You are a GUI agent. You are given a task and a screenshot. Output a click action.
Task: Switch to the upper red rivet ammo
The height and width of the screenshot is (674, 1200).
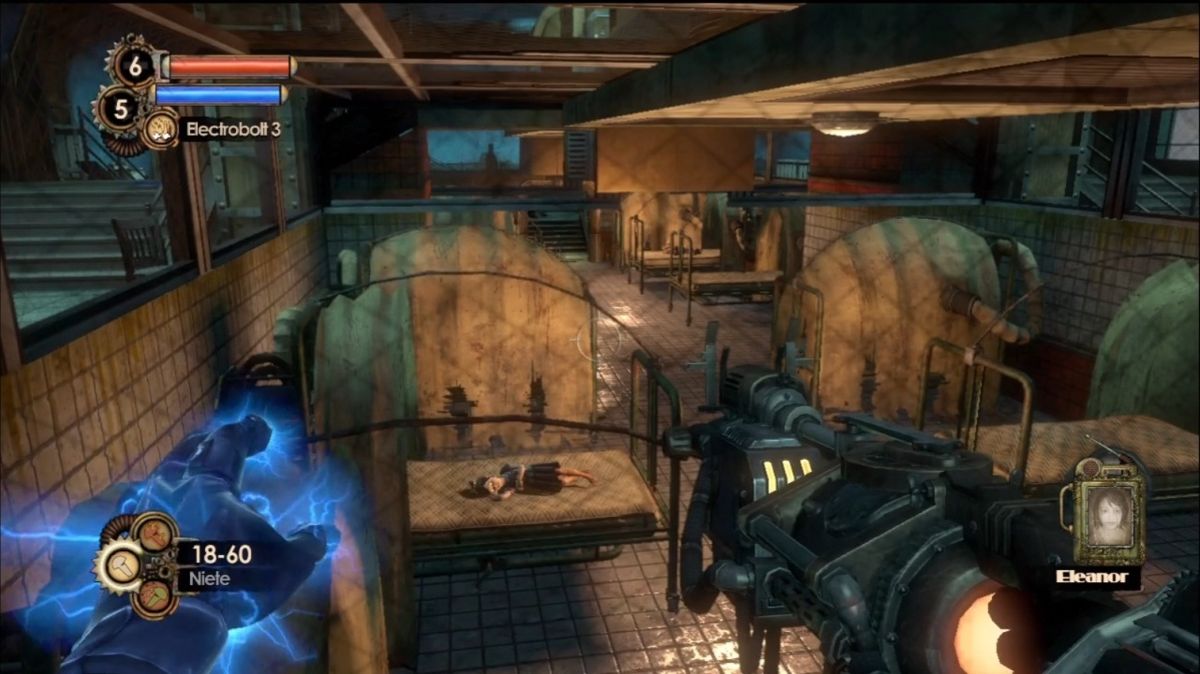tap(153, 535)
